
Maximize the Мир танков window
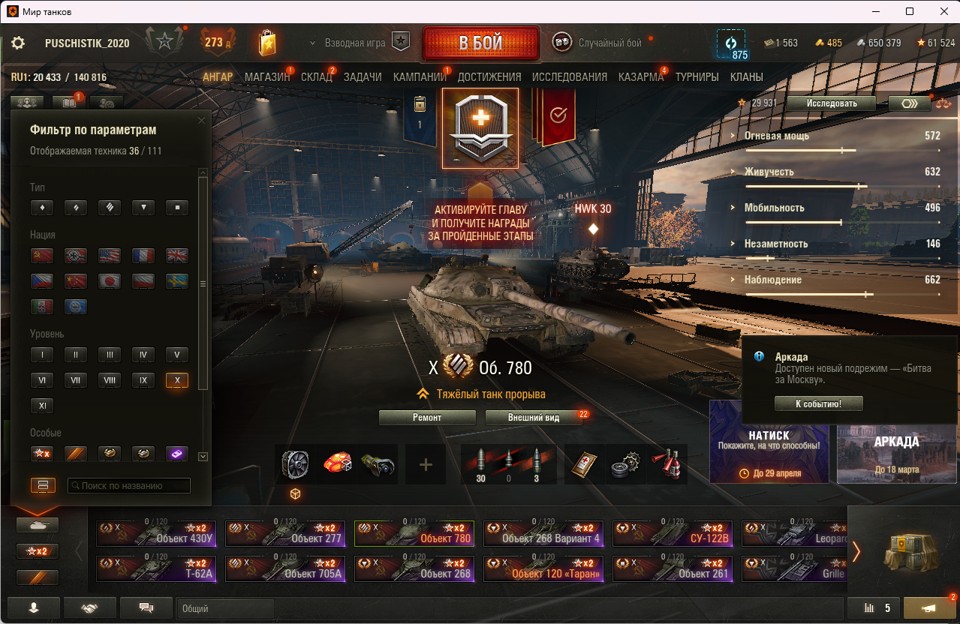click(x=910, y=10)
